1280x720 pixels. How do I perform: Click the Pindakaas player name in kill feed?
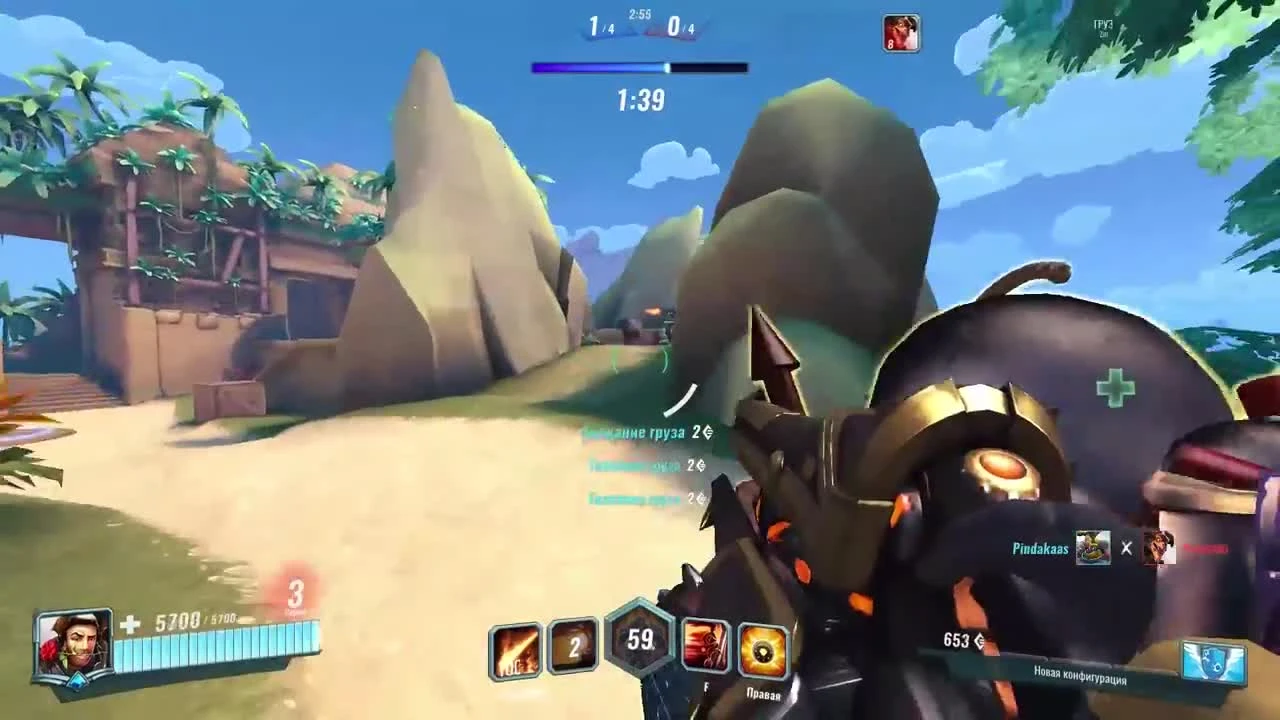pyautogui.click(x=1037, y=548)
